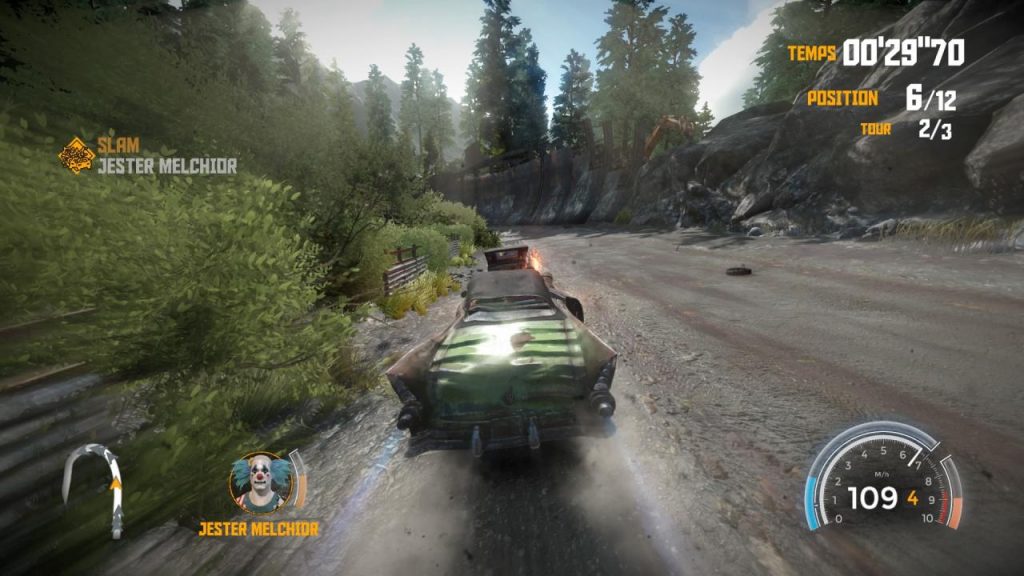Screen dimensions: 1024x576
Task: Select Jester Melchior's clown portrait
Action: point(261,483)
